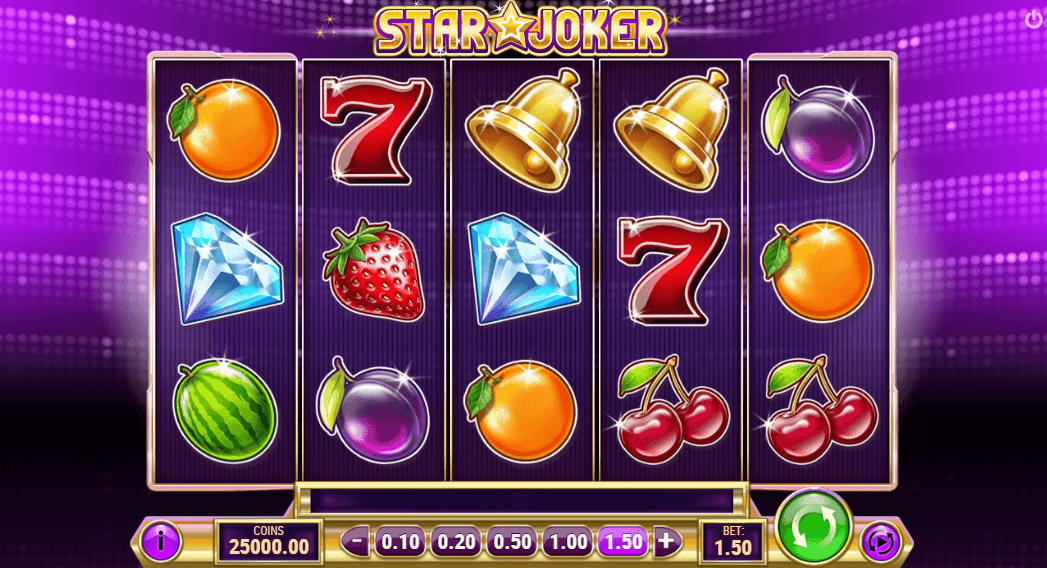Decrease bet with the minus button

[359, 542]
